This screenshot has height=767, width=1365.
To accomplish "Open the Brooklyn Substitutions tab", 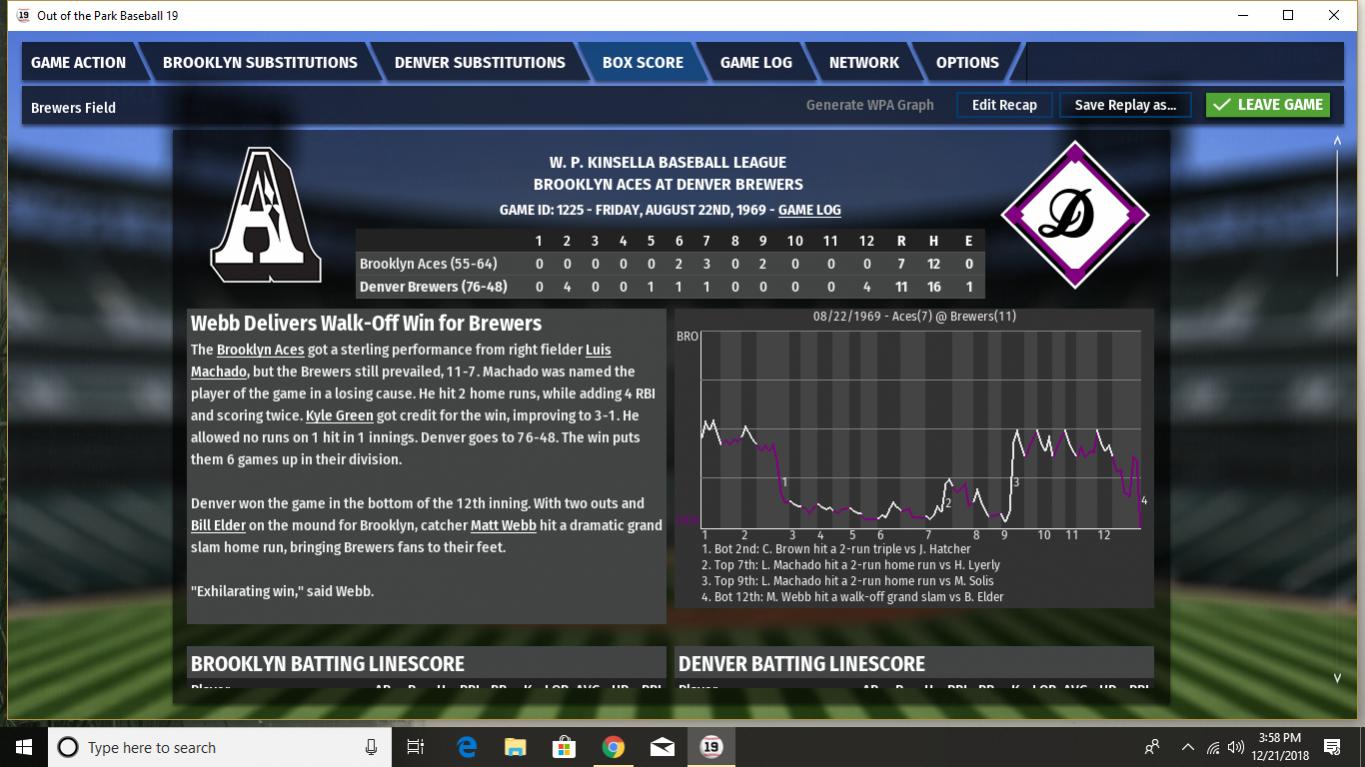I will (x=260, y=62).
